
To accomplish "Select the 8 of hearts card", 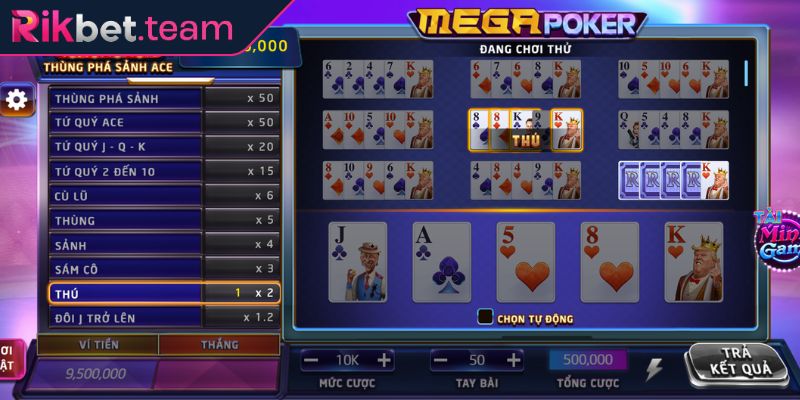I will [610, 262].
